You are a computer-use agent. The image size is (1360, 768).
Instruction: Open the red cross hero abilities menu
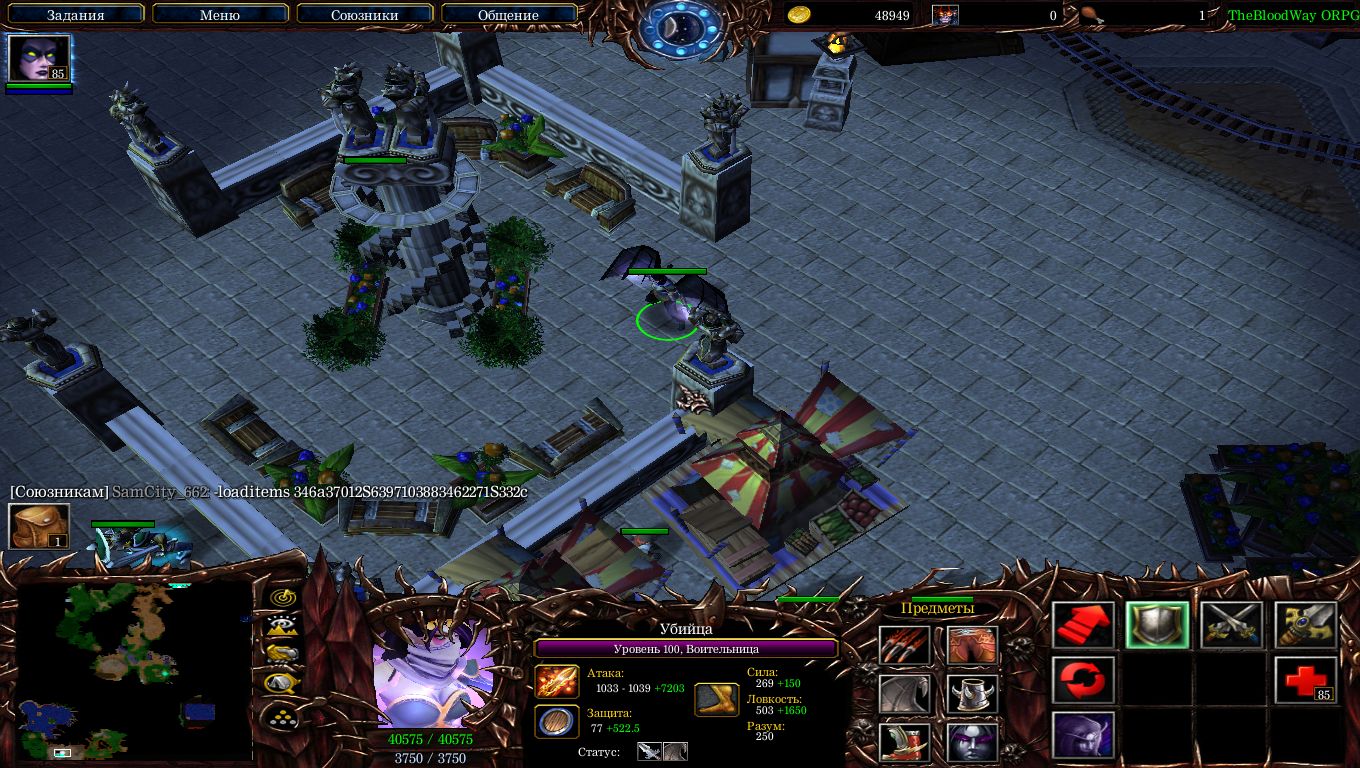click(x=1306, y=681)
